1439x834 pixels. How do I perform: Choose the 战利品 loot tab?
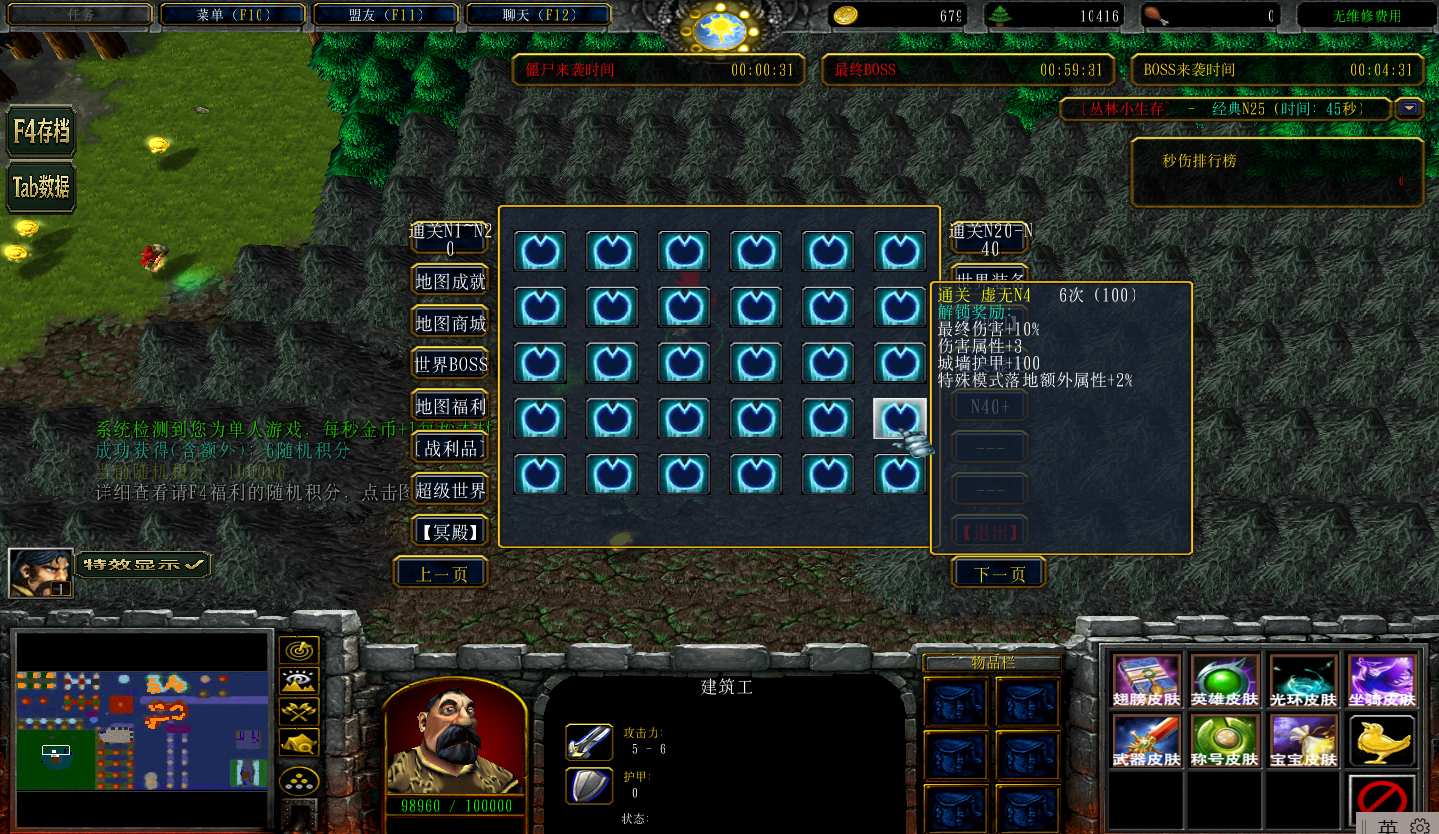(x=450, y=448)
